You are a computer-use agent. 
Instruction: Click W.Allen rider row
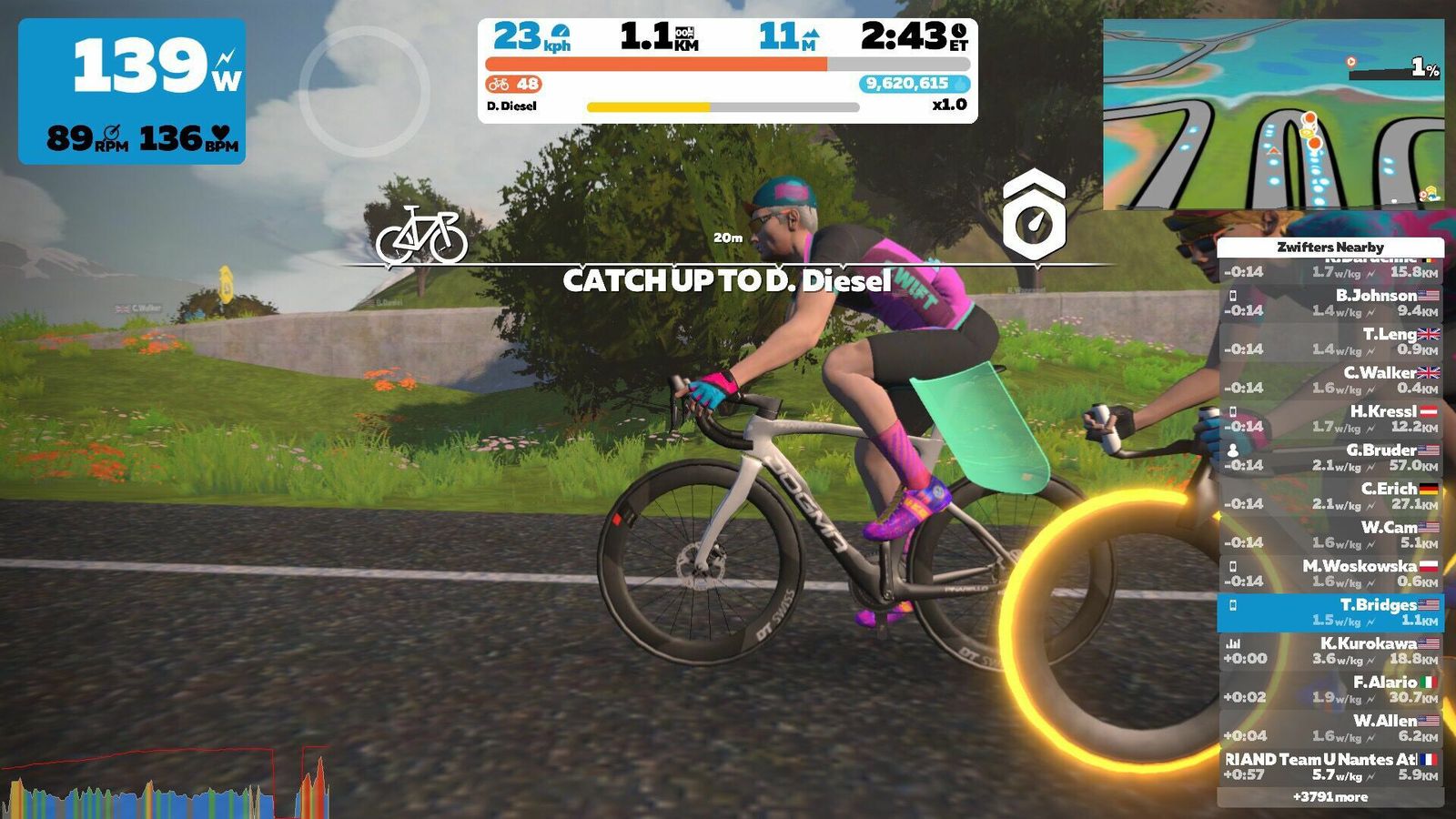tap(1330, 728)
